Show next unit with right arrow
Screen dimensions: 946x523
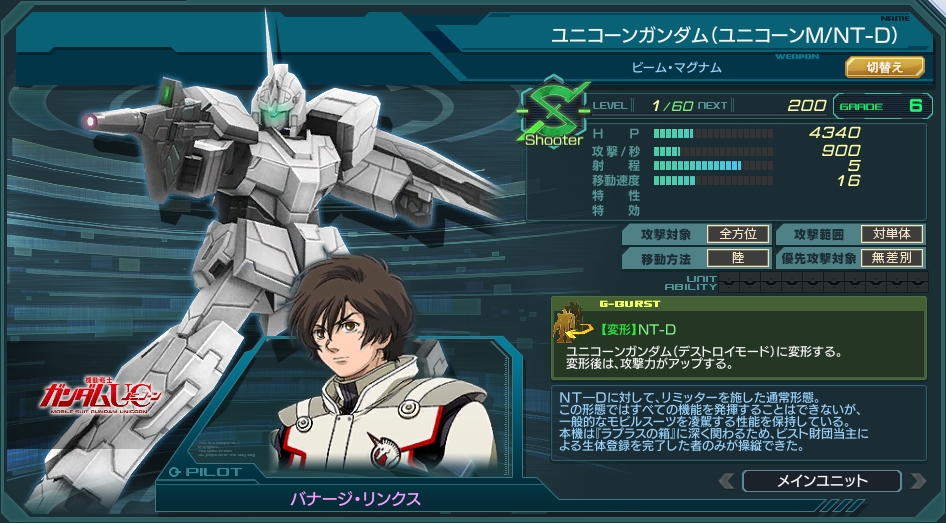(x=919, y=482)
